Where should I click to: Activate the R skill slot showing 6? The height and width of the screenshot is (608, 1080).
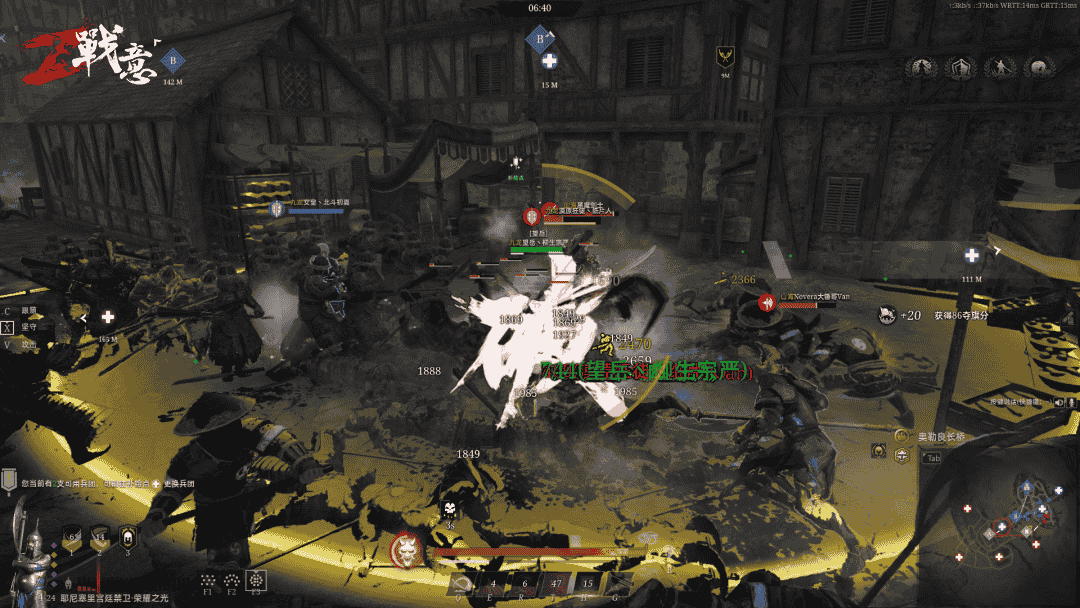524,584
